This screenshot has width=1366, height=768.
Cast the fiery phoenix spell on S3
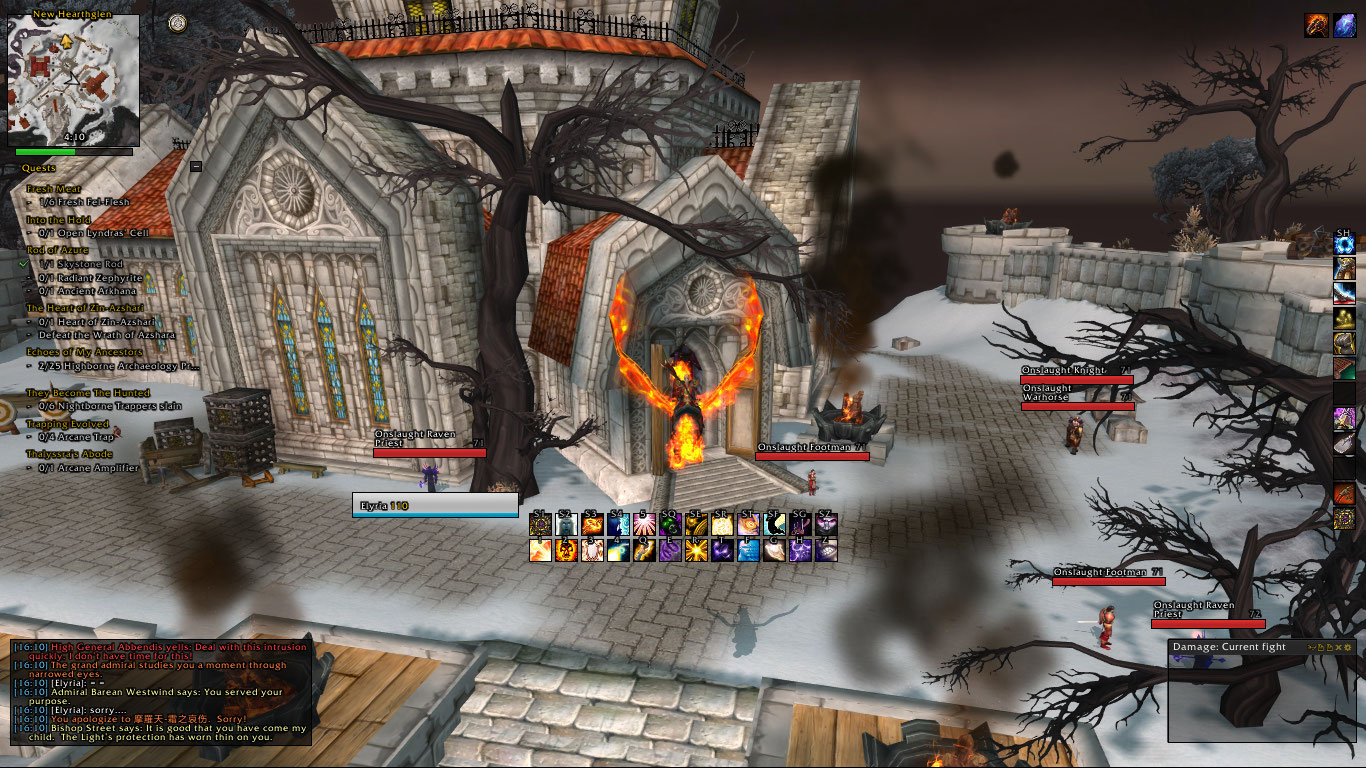point(592,524)
